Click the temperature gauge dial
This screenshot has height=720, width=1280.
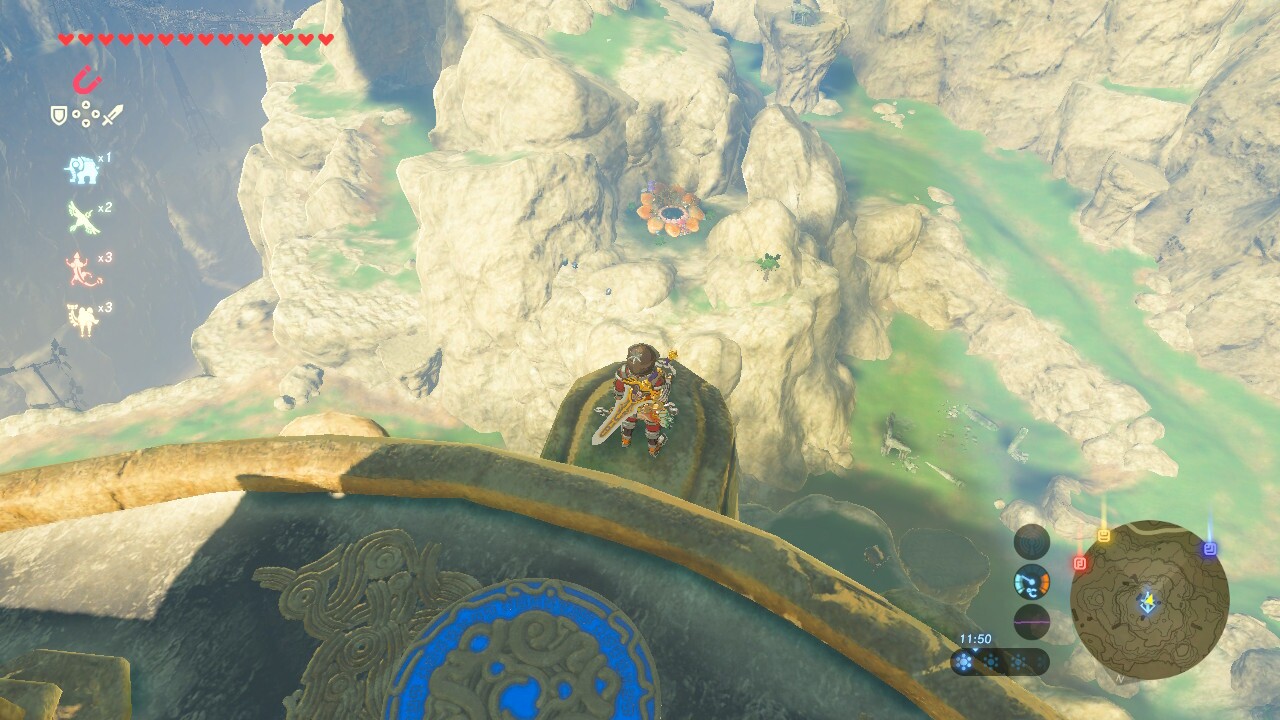[1032, 584]
